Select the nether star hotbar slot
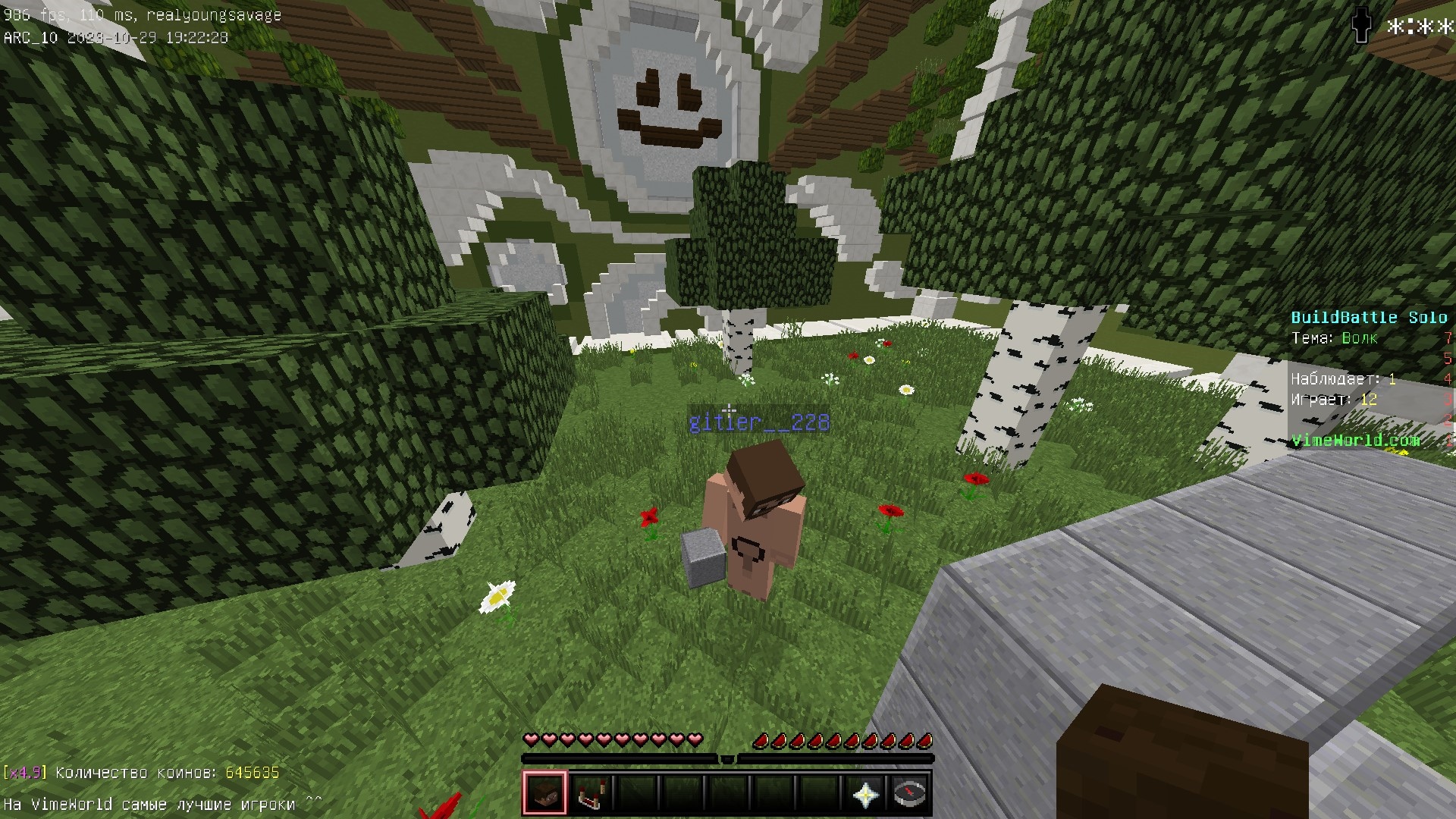Image resolution: width=1456 pixels, height=819 pixels. [x=864, y=793]
